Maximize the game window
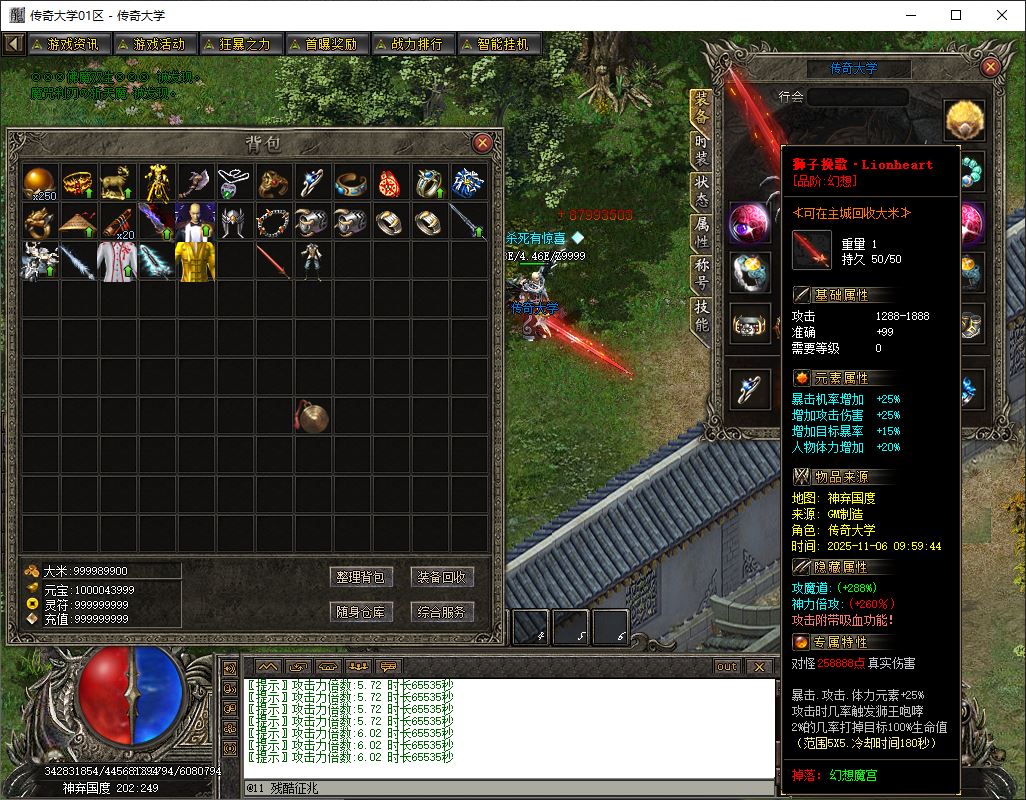This screenshot has width=1026, height=800. tap(956, 15)
